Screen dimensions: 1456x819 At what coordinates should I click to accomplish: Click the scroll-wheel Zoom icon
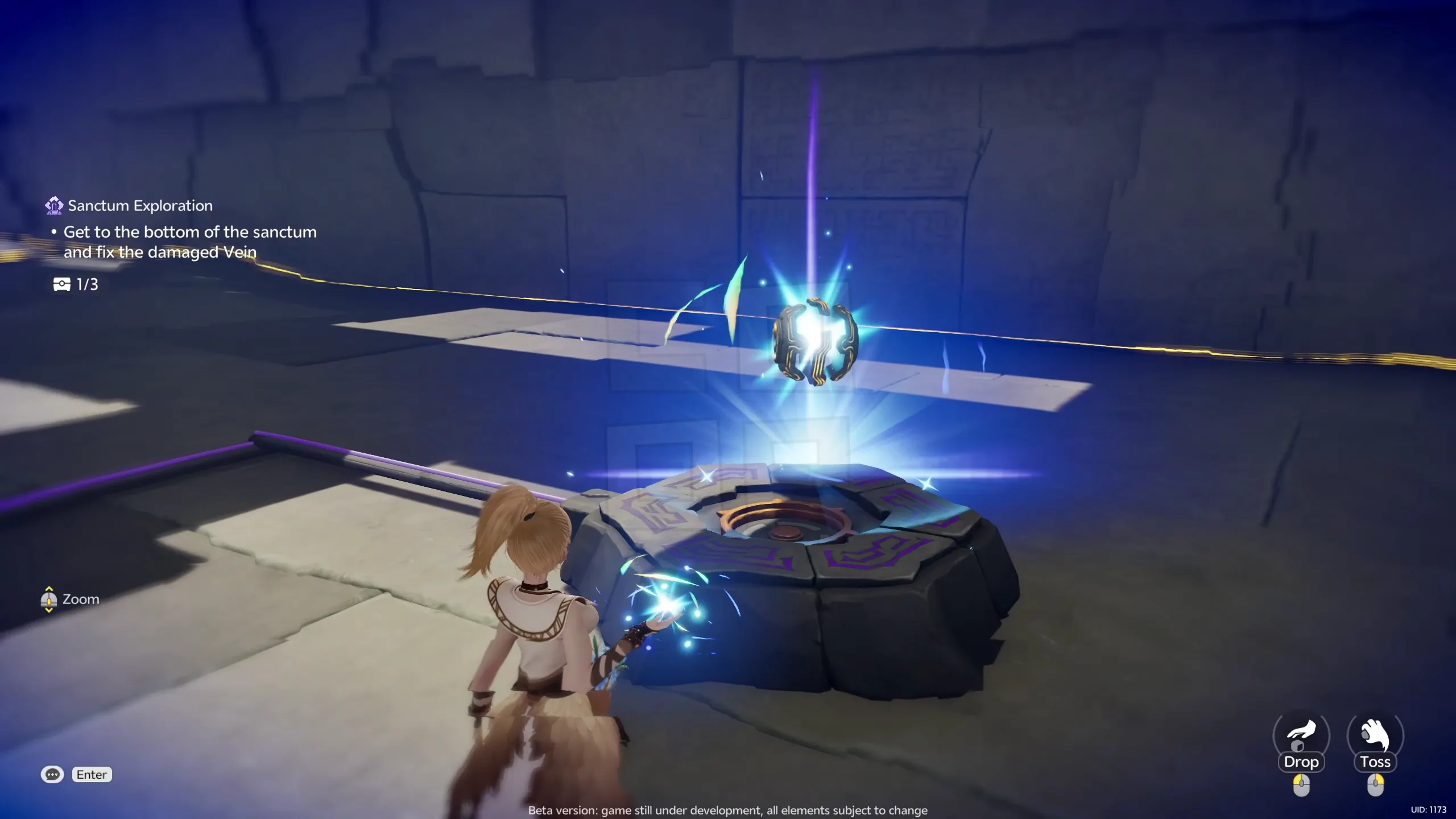pyautogui.click(x=49, y=599)
